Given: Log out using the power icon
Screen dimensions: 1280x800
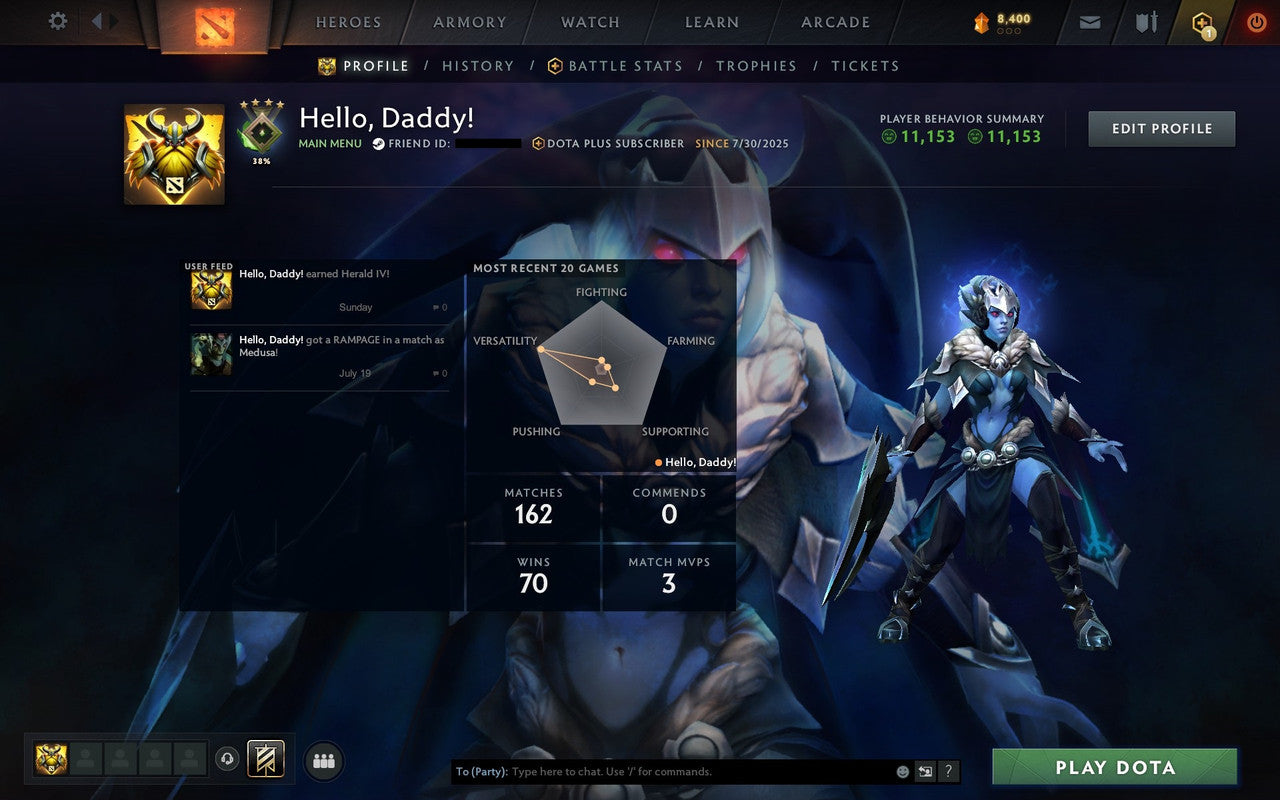Looking at the screenshot, I should pyautogui.click(x=1256, y=20).
